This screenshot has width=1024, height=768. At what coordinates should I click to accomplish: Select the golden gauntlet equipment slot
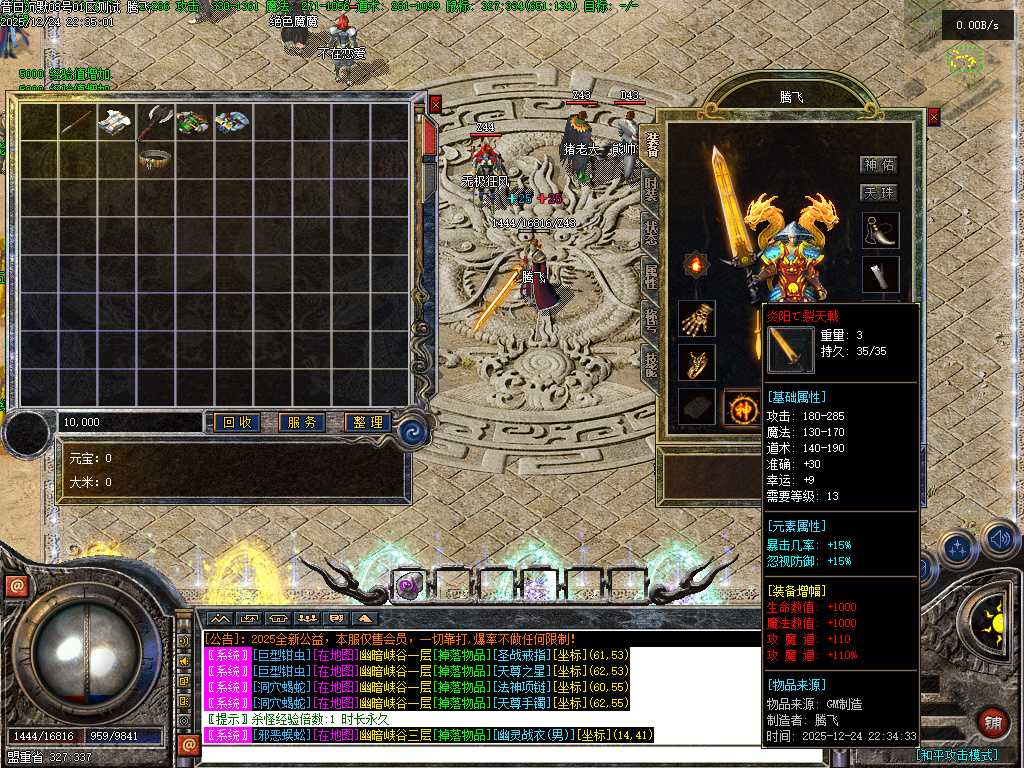click(x=696, y=319)
